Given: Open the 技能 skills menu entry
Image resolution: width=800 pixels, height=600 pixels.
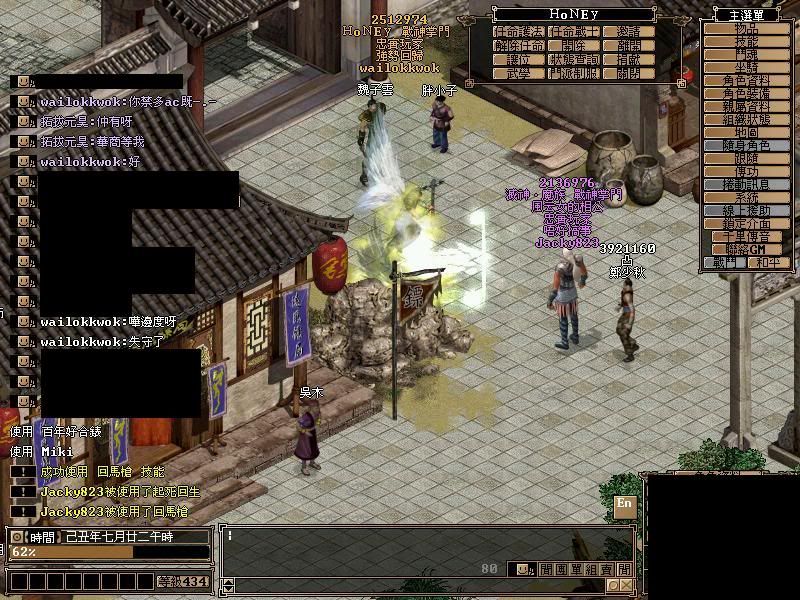Looking at the screenshot, I should point(745,41).
